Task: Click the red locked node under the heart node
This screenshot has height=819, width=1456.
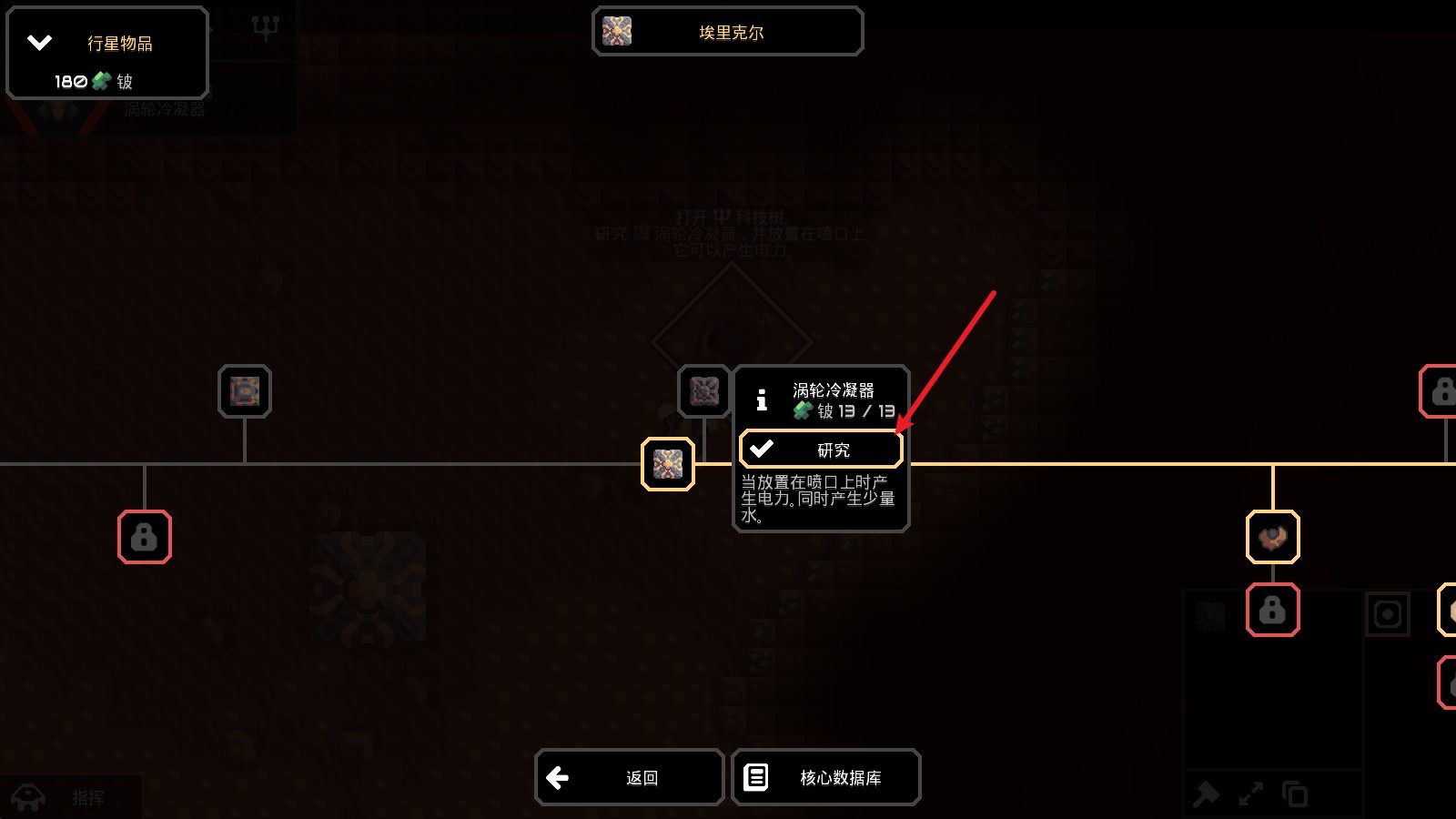Action: point(1273,610)
